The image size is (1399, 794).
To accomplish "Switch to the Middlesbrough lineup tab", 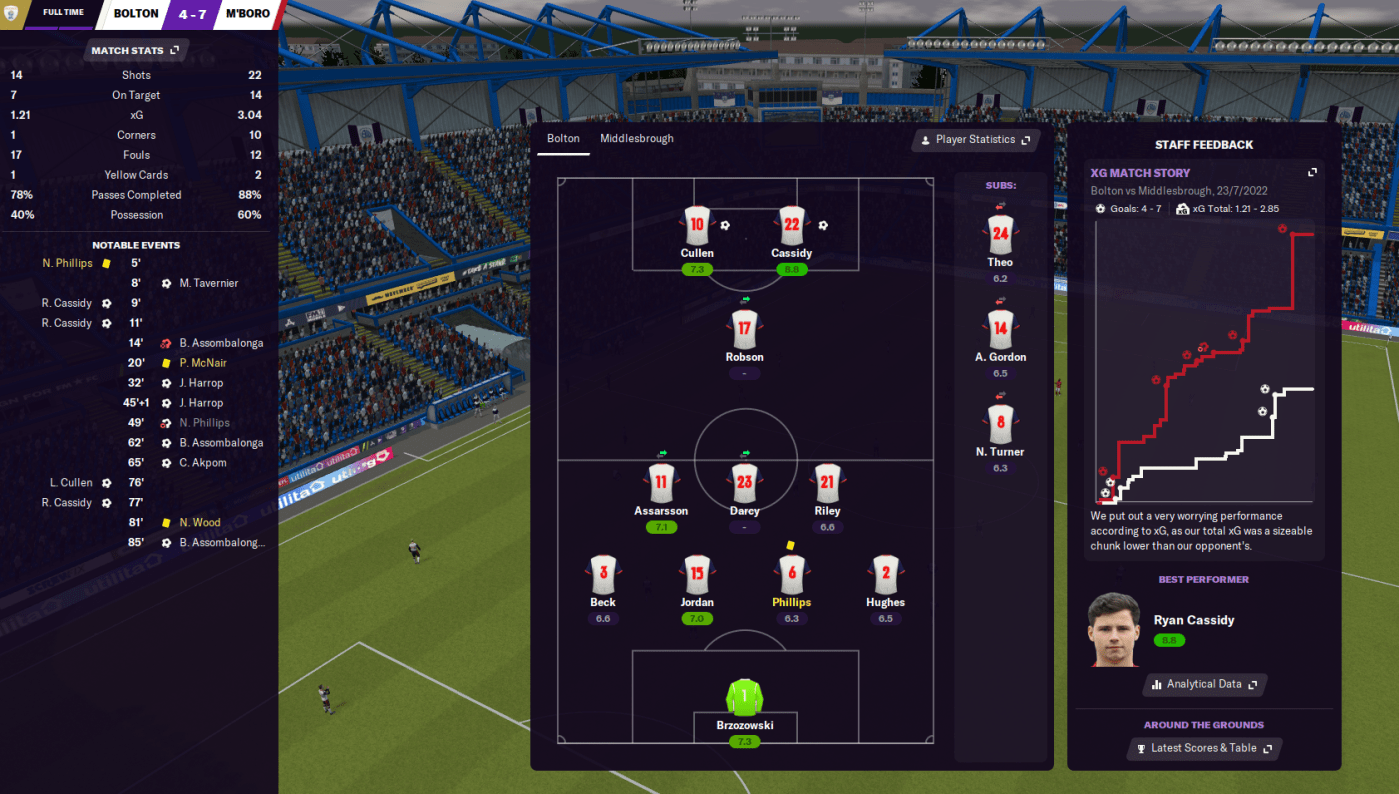I will click(x=637, y=139).
